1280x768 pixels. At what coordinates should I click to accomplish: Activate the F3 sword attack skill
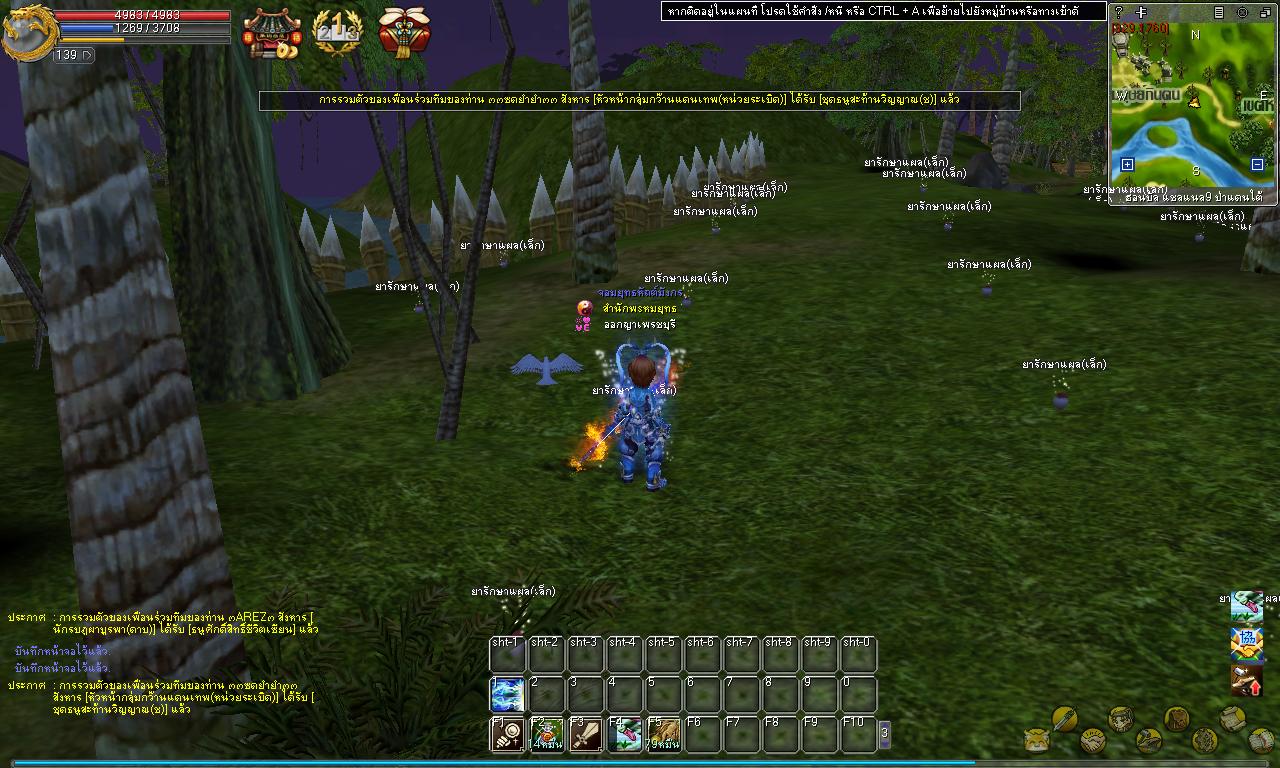tap(585, 734)
